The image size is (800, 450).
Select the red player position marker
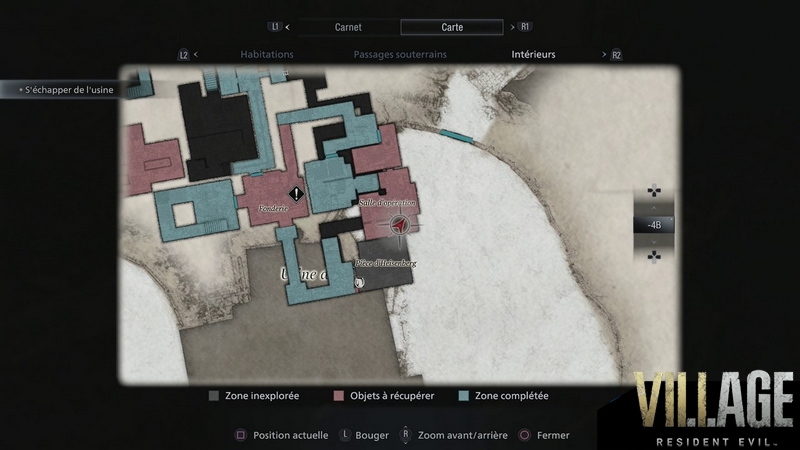coord(400,228)
